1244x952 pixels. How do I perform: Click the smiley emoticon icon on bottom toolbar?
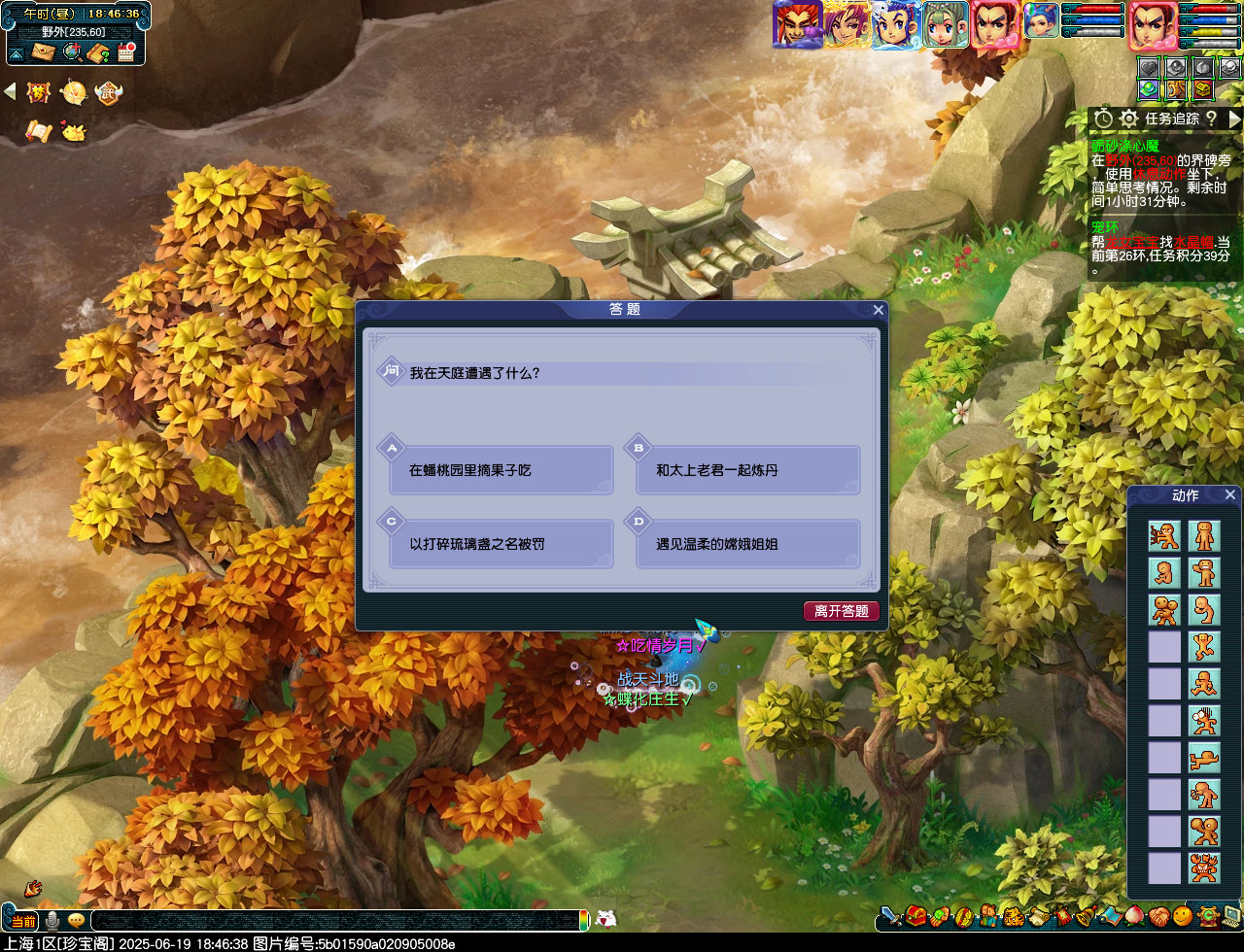[x=1182, y=917]
